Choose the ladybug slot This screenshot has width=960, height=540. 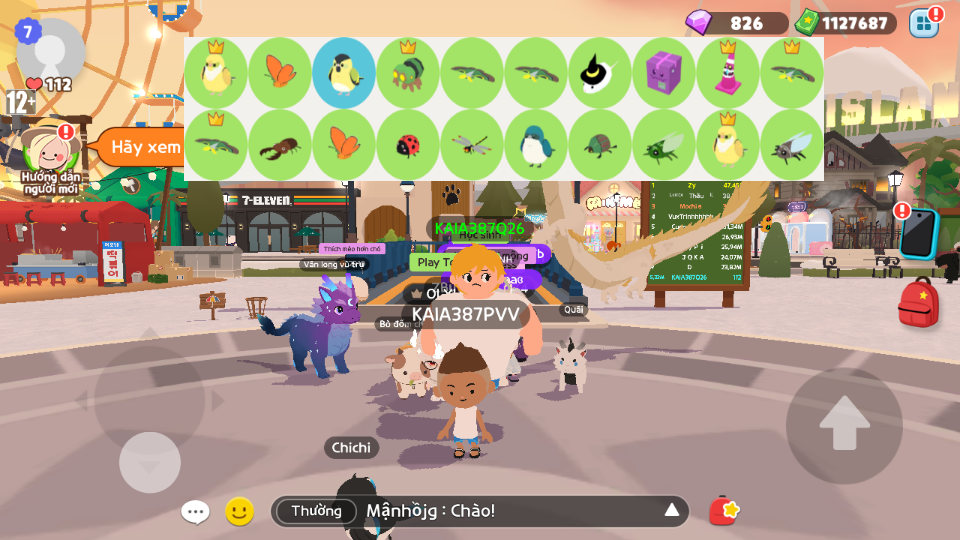408,145
